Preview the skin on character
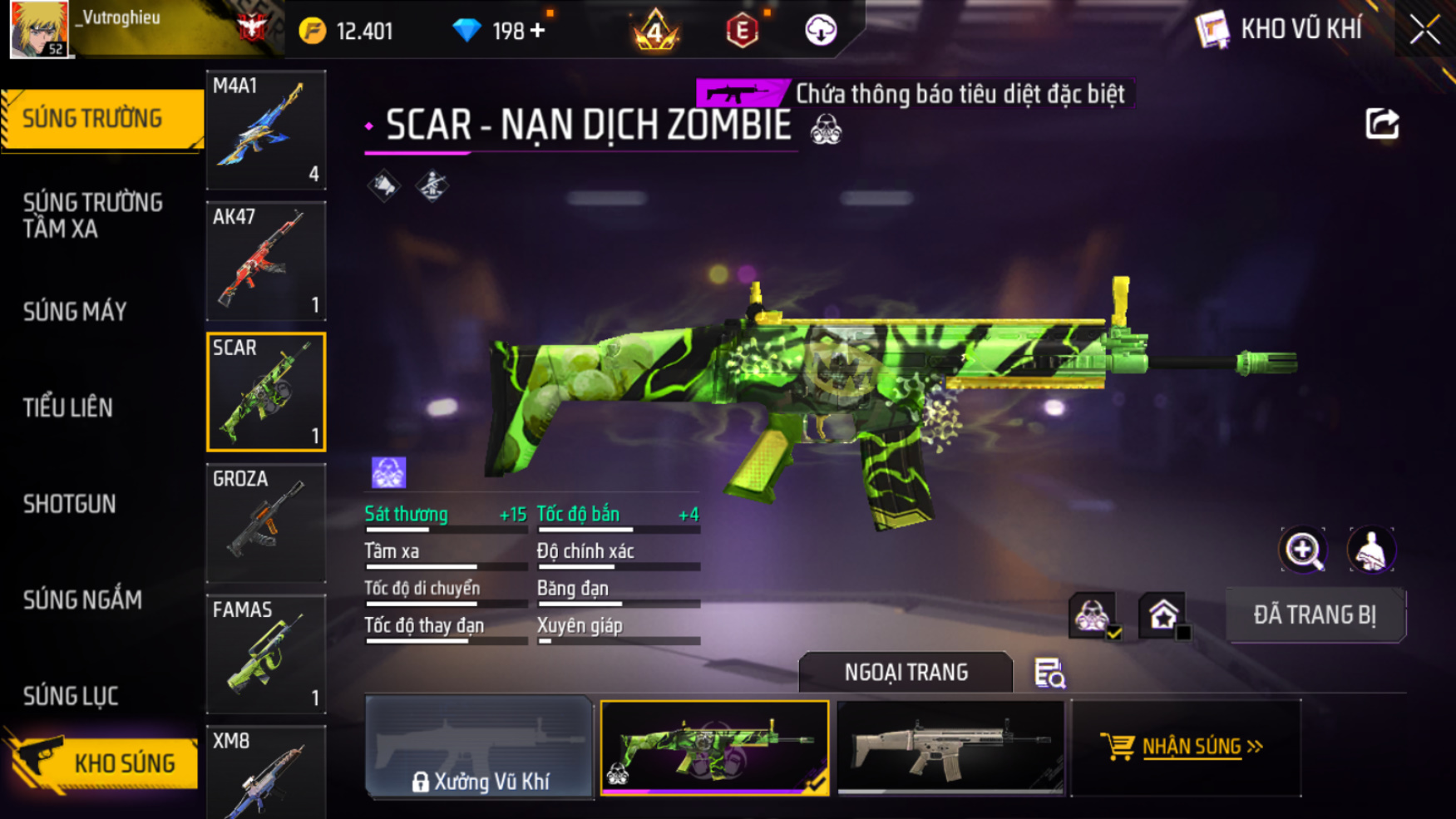This screenshot has height=819, width=1456. [1370, 550]
